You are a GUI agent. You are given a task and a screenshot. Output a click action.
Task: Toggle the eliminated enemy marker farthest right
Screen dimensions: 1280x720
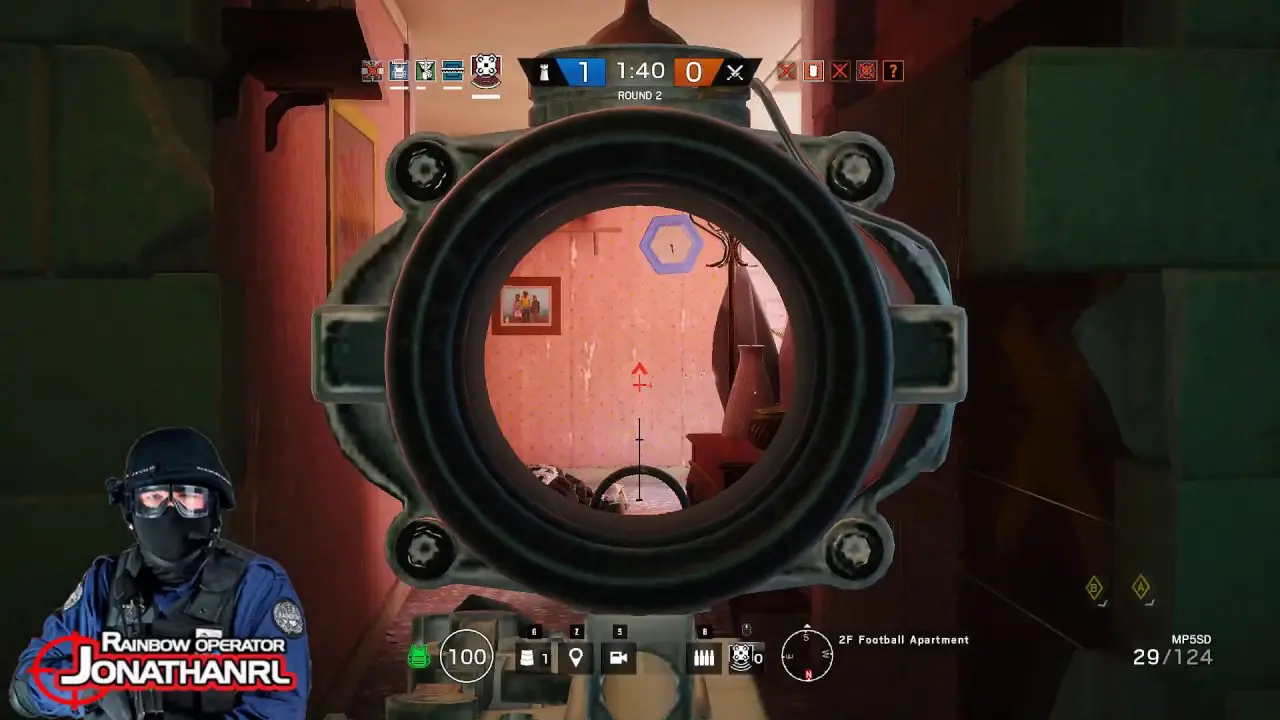pos(866,71)
